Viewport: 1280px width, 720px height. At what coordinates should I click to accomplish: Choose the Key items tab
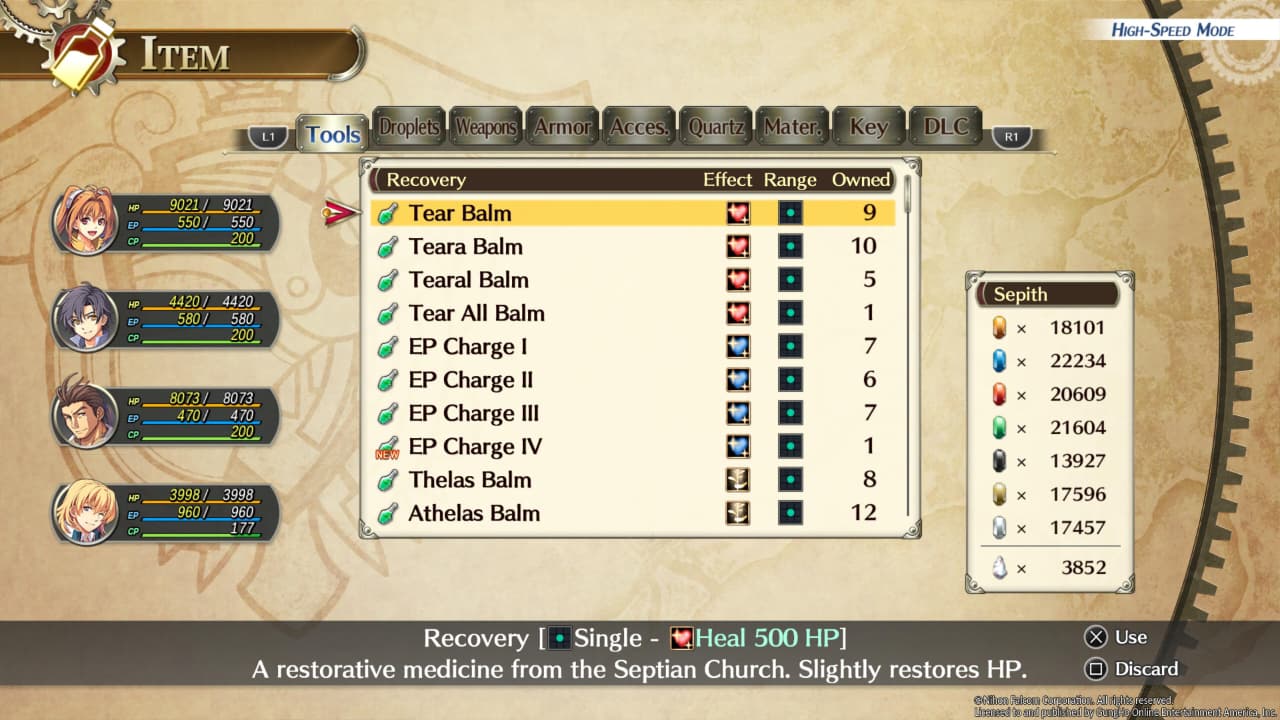(x=868, y=127)
